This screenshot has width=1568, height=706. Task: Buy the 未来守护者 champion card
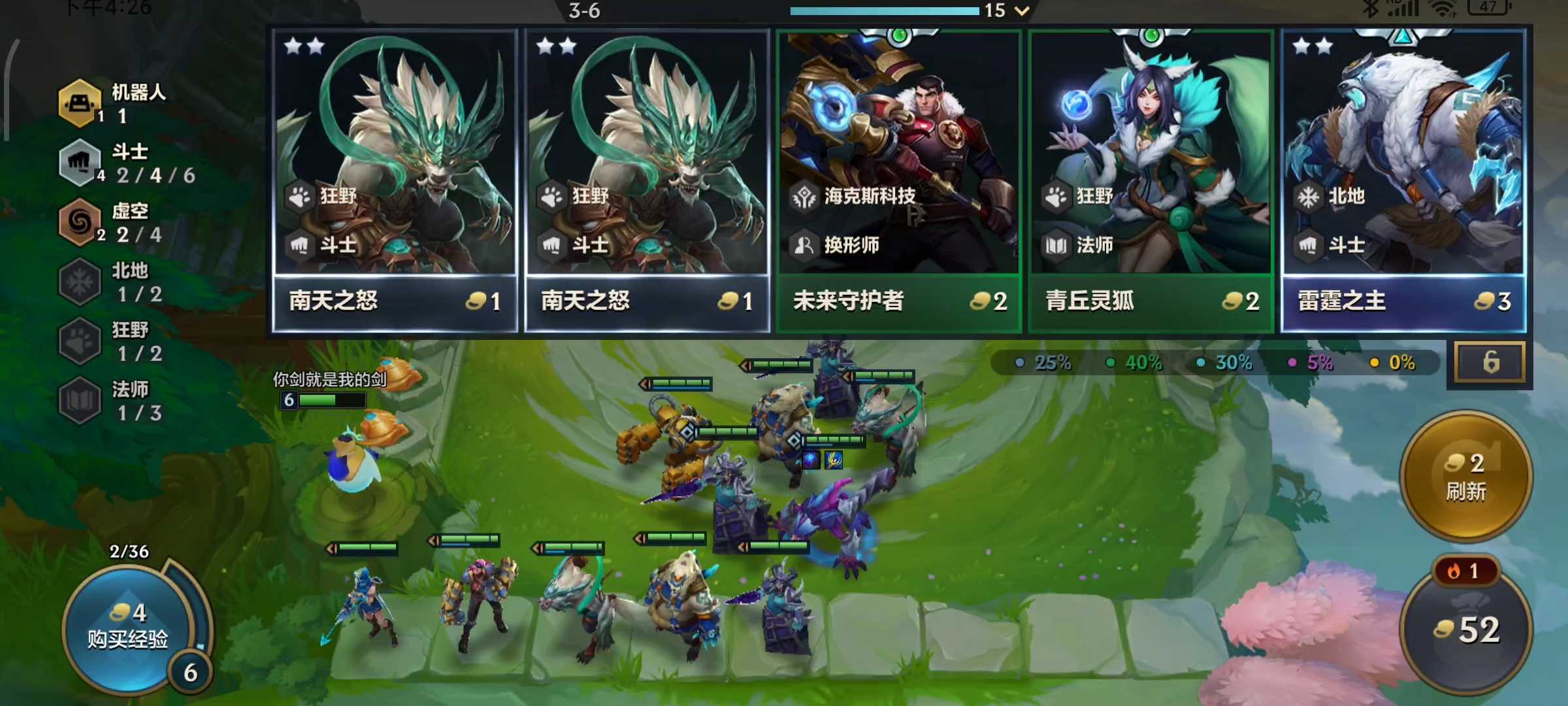point(898,180)
